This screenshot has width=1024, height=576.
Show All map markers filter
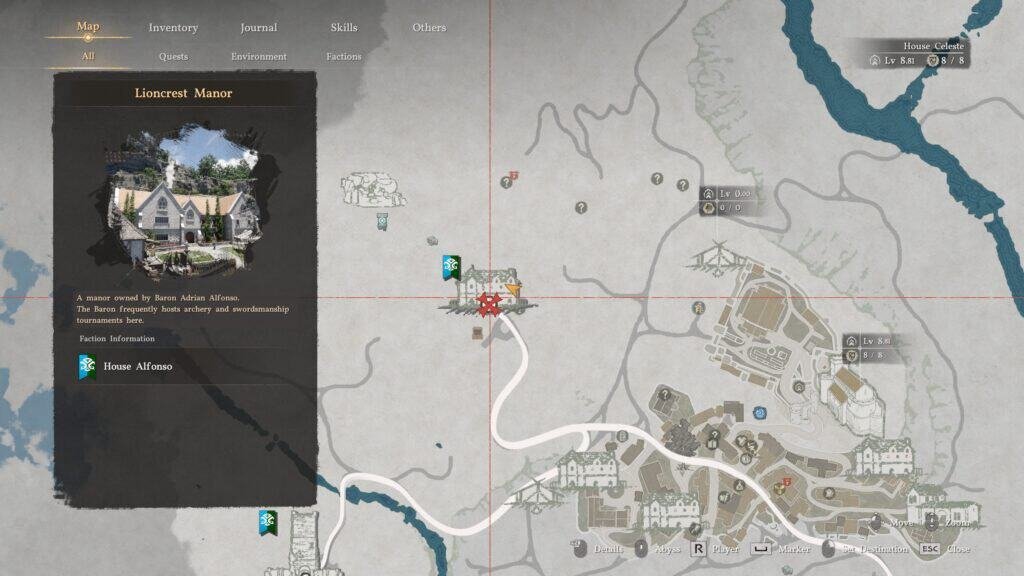[x=88, y=57]
